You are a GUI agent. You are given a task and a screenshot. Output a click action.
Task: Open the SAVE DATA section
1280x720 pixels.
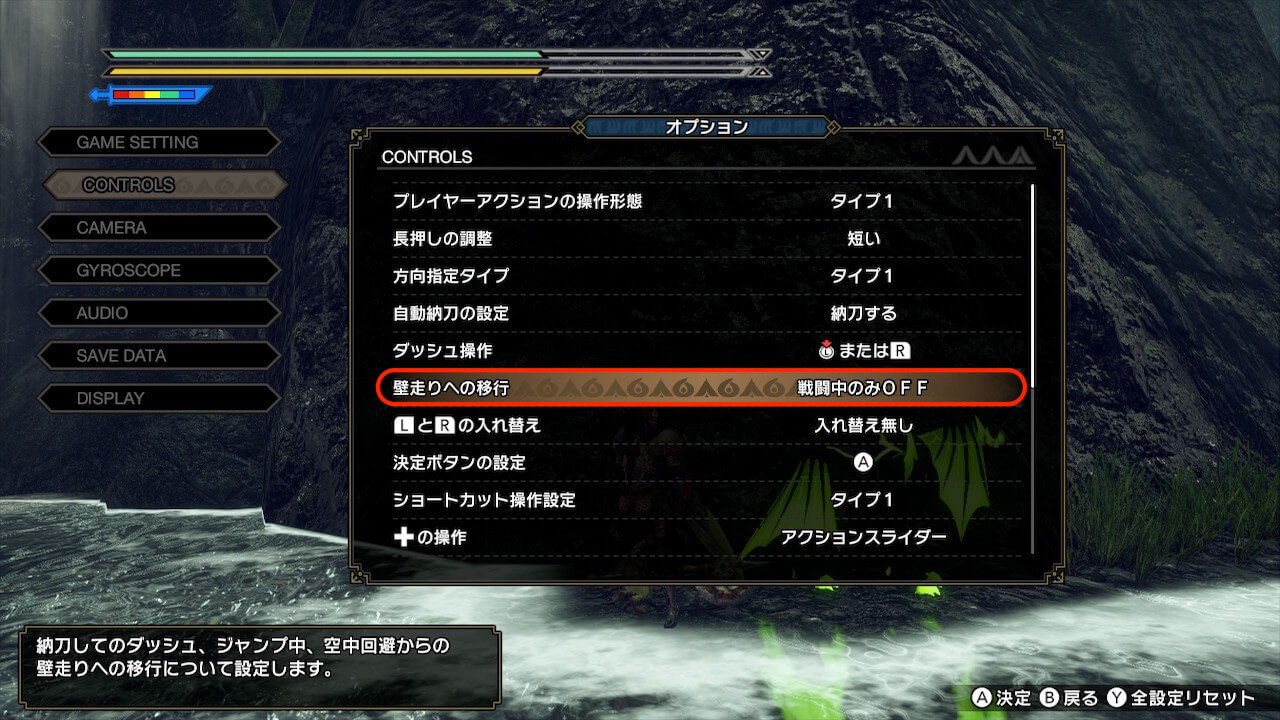coord(158,356)
